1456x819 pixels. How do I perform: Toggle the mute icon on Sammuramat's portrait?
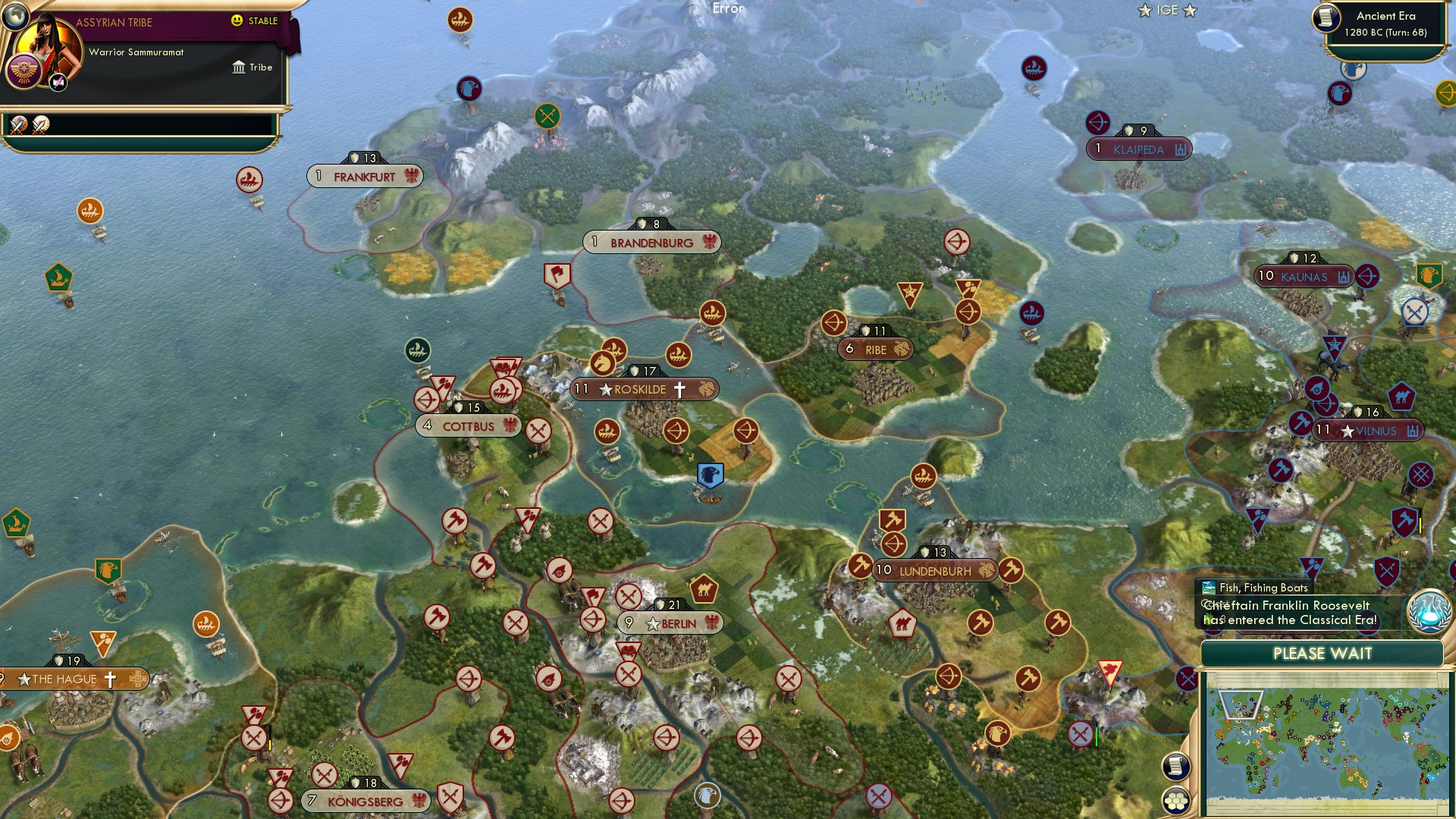pyautogui.click(x=58, y=82)
